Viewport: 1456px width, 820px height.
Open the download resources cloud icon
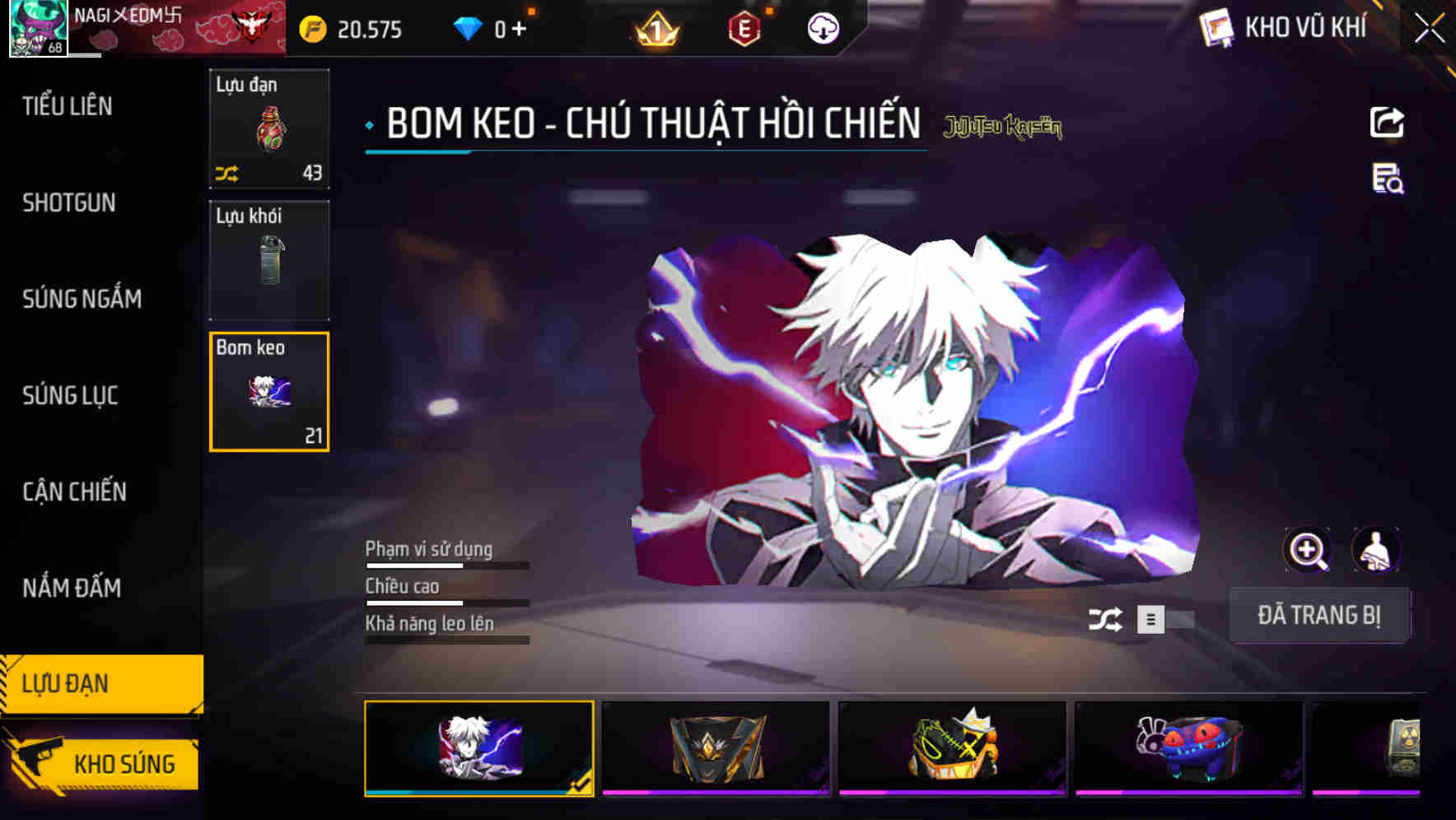tap(821, 28)
